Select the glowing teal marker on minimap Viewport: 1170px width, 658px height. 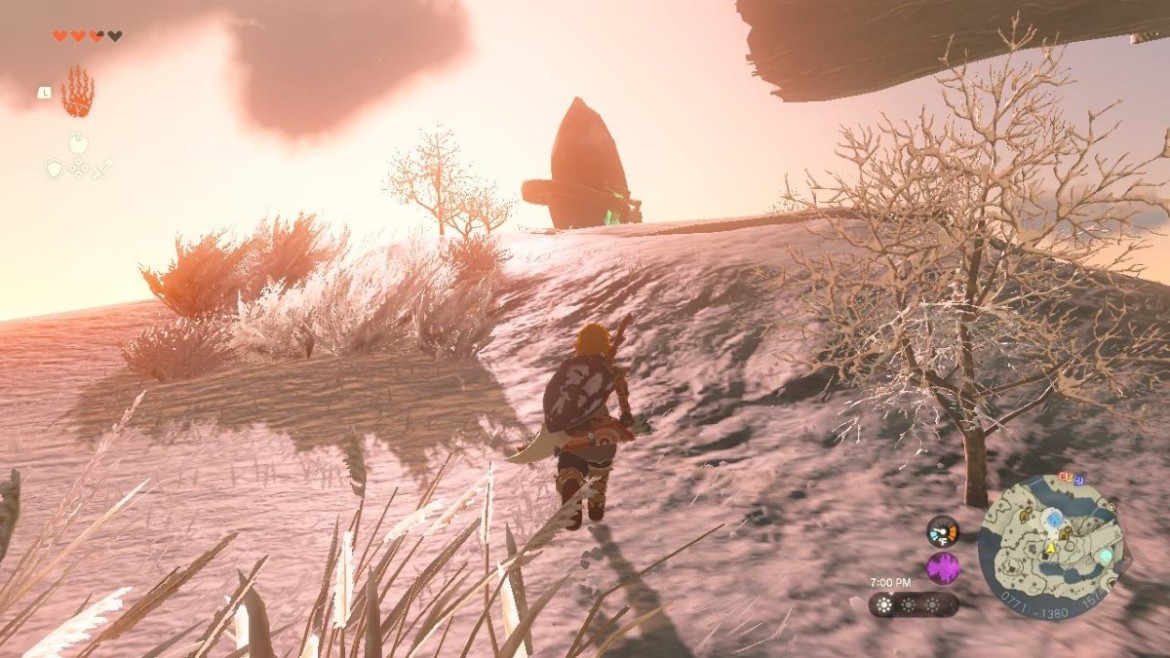click(x=1105, y=555)
